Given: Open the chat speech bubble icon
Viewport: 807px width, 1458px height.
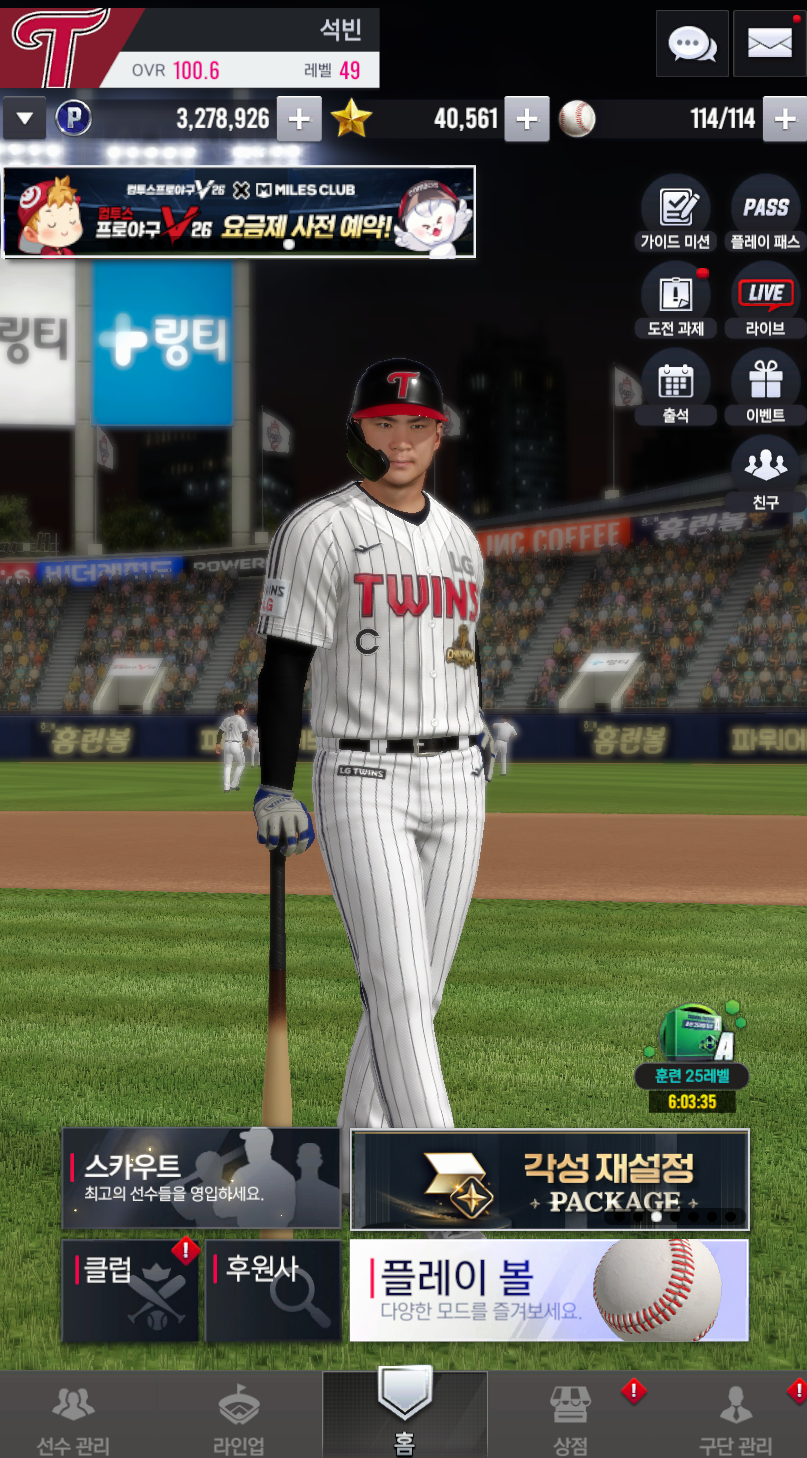Looking at the screenshot, I should click(692, 44).
